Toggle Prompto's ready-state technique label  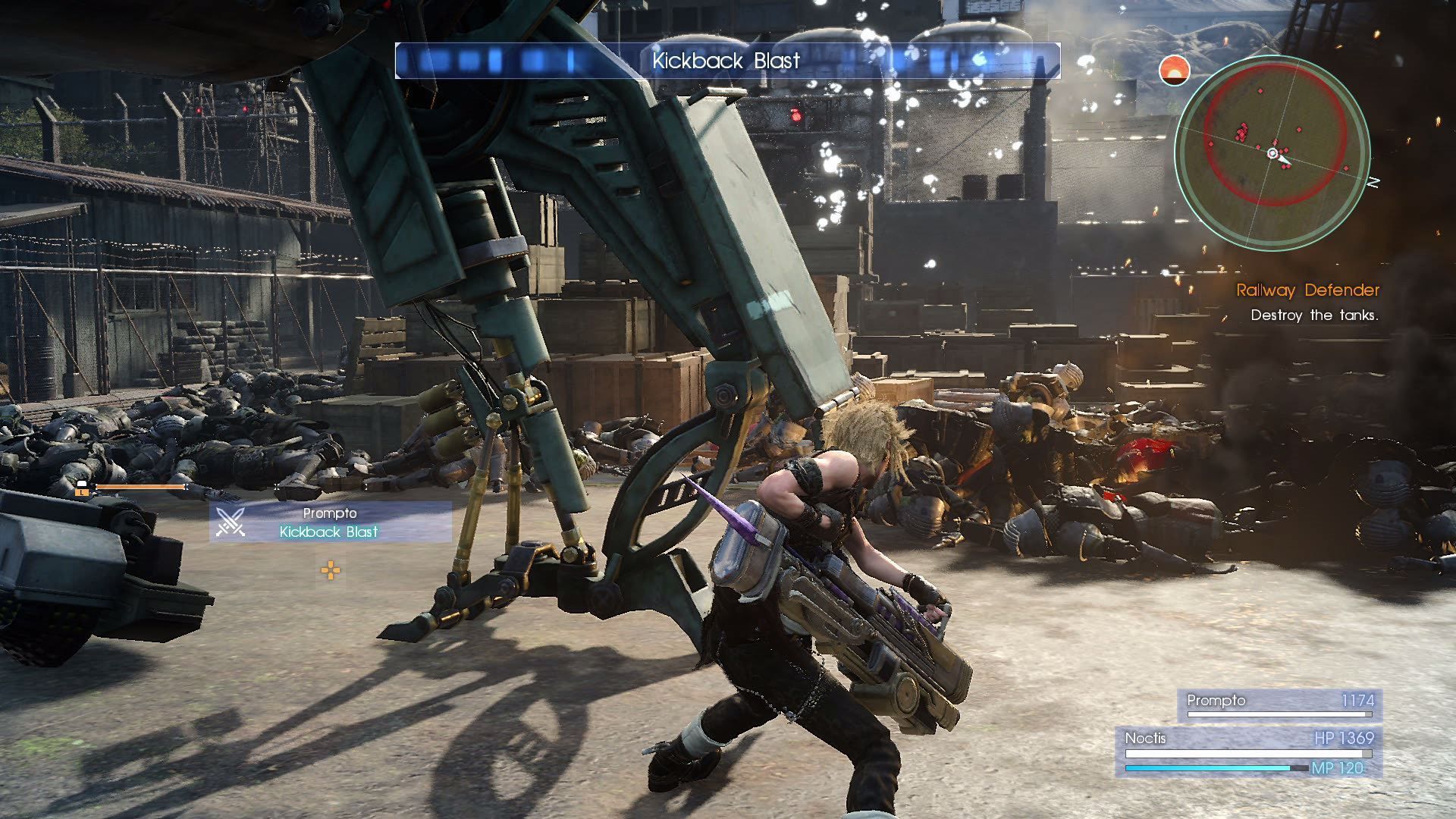pos(328,532)
